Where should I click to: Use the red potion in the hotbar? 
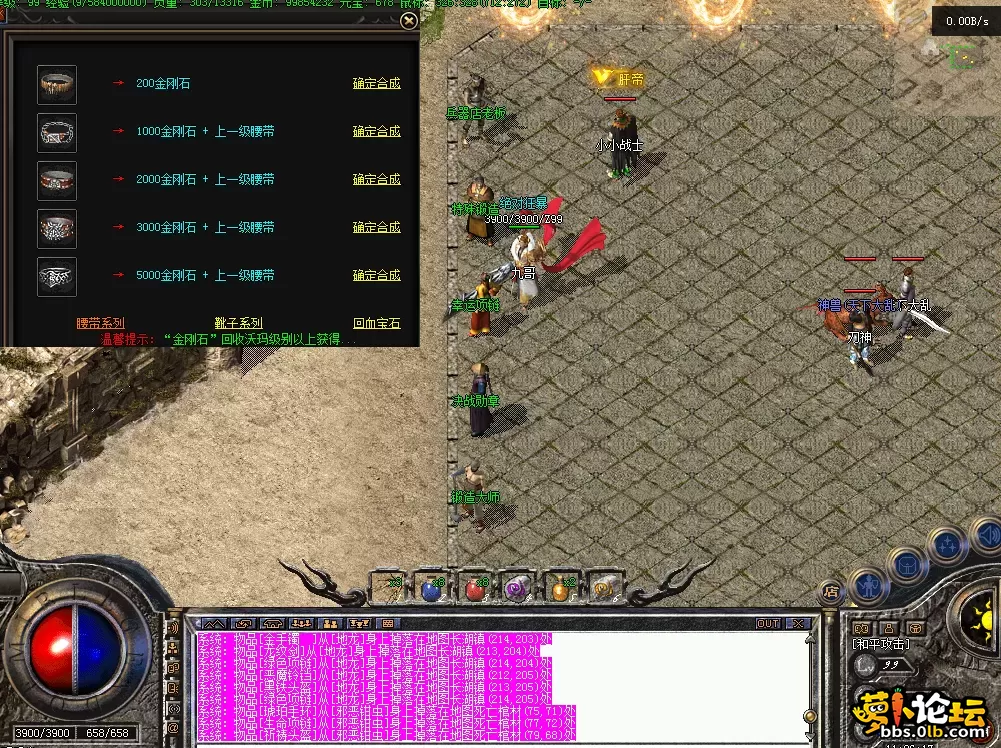click(x=474, y=589)
